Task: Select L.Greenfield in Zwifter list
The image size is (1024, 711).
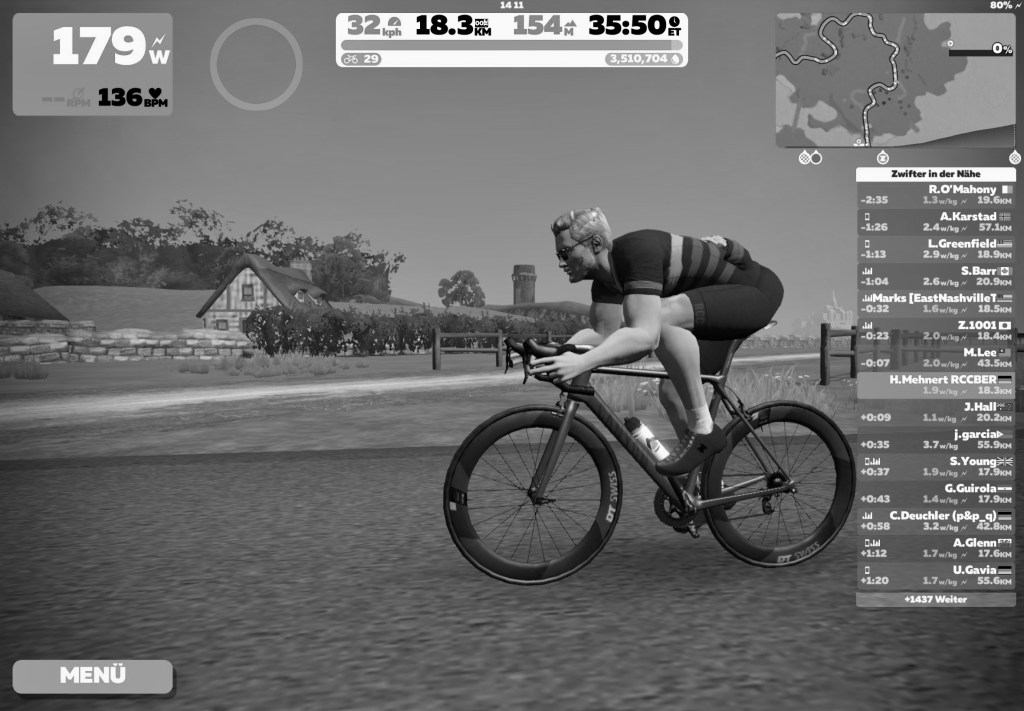Action: click(935, 249)
